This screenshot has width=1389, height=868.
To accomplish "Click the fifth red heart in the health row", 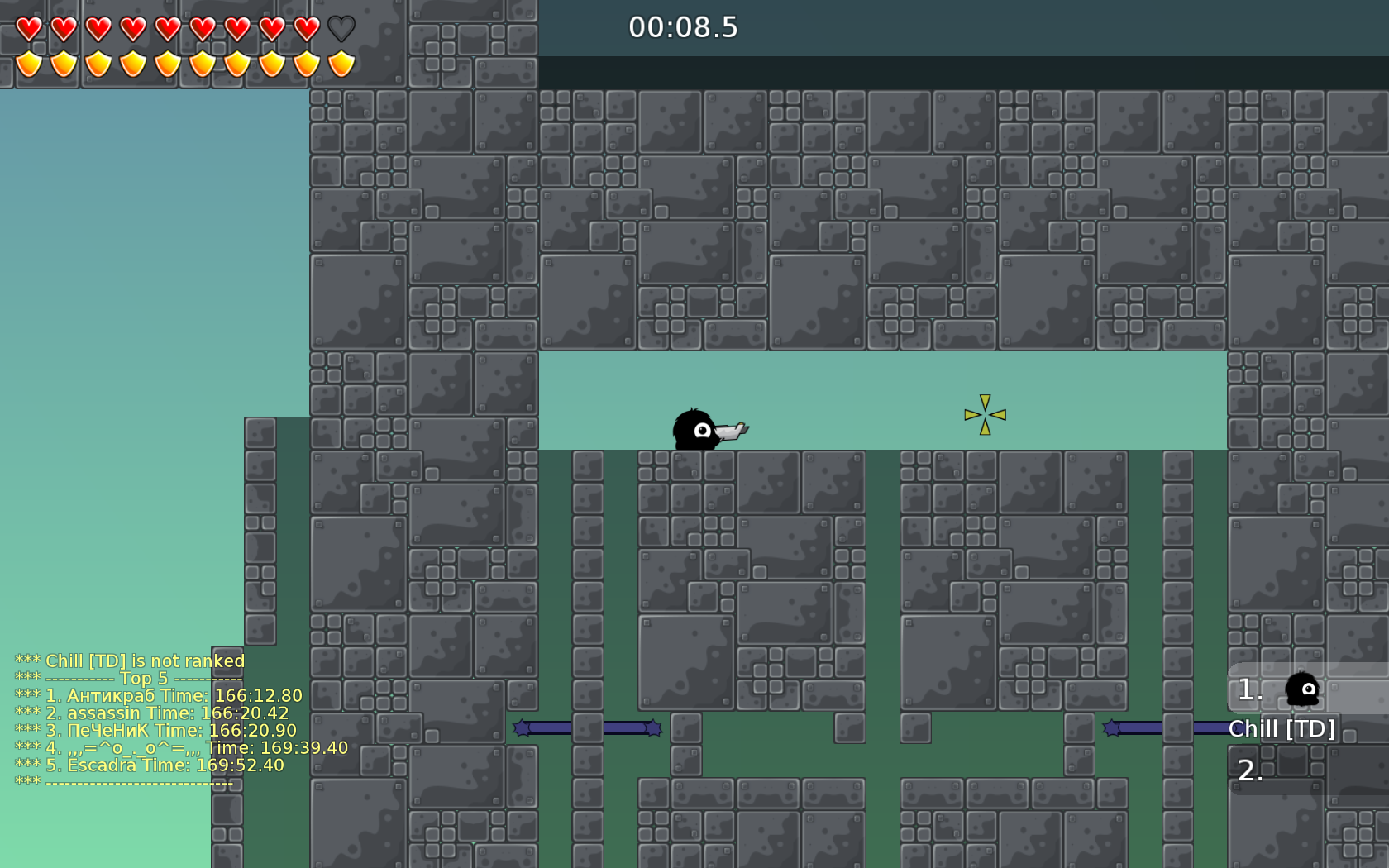I will coord(166,27).
